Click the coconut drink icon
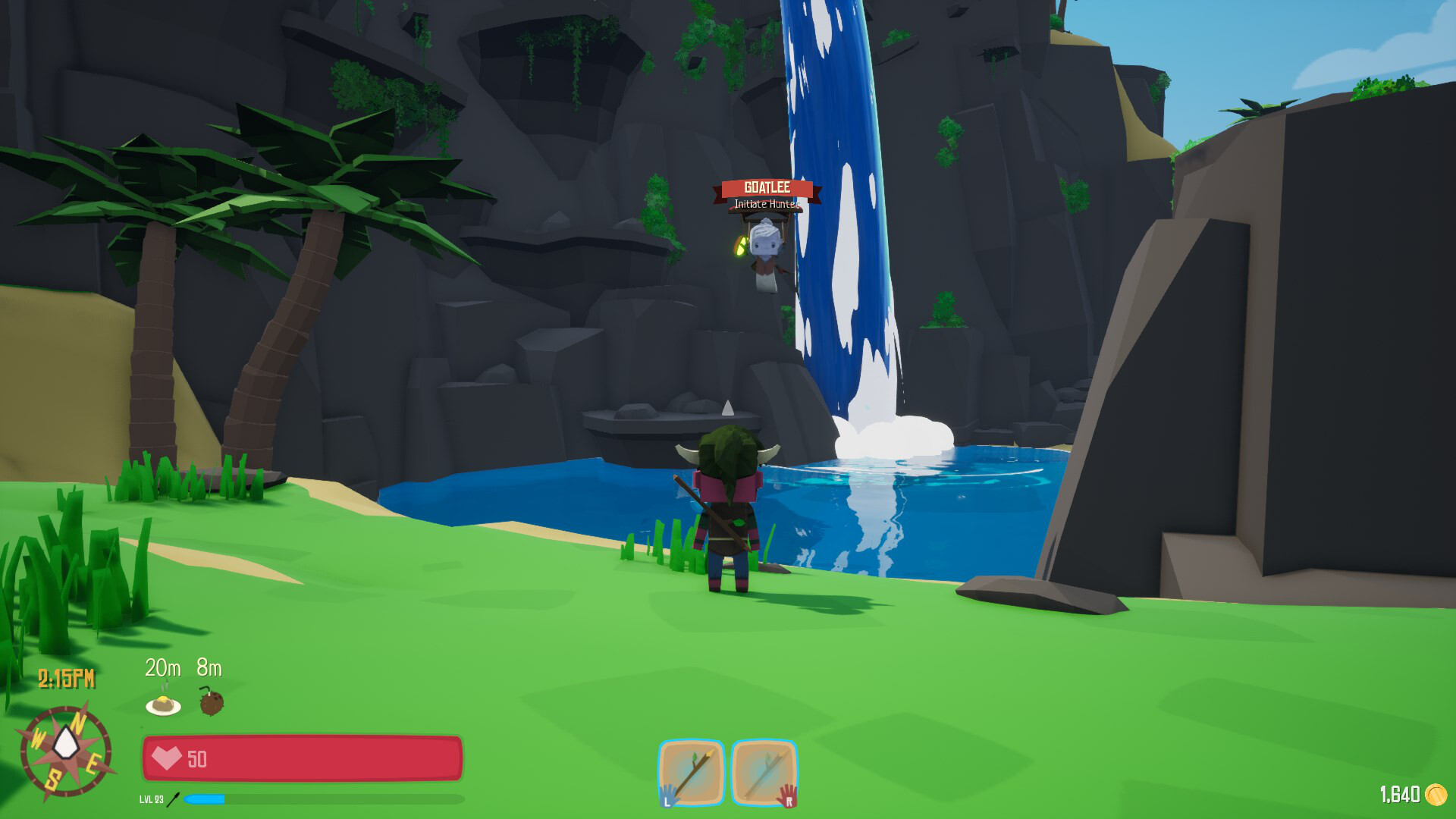1456x819 pixels. pyautogui.click(x=211, y=705)
